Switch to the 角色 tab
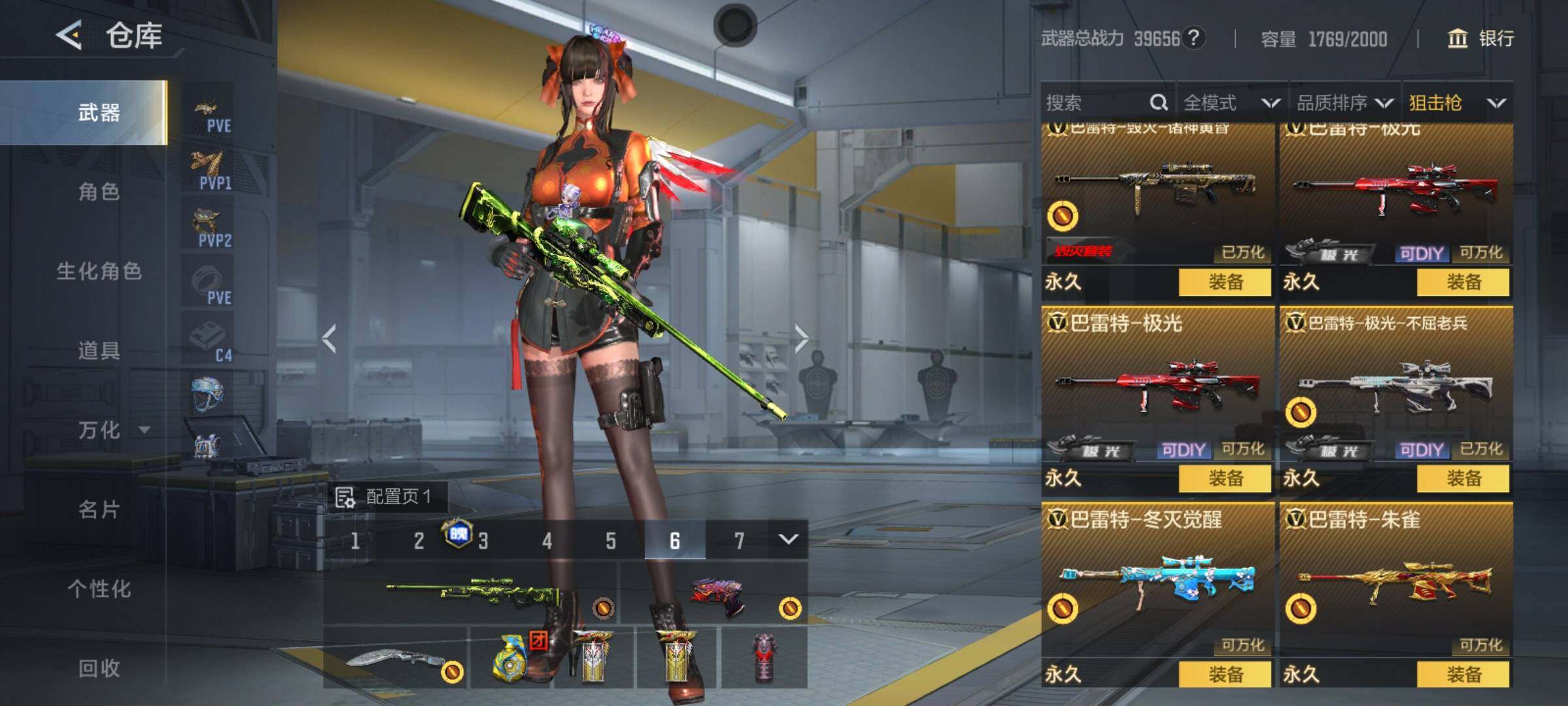 pyautogui.click(x=99, y=192)
